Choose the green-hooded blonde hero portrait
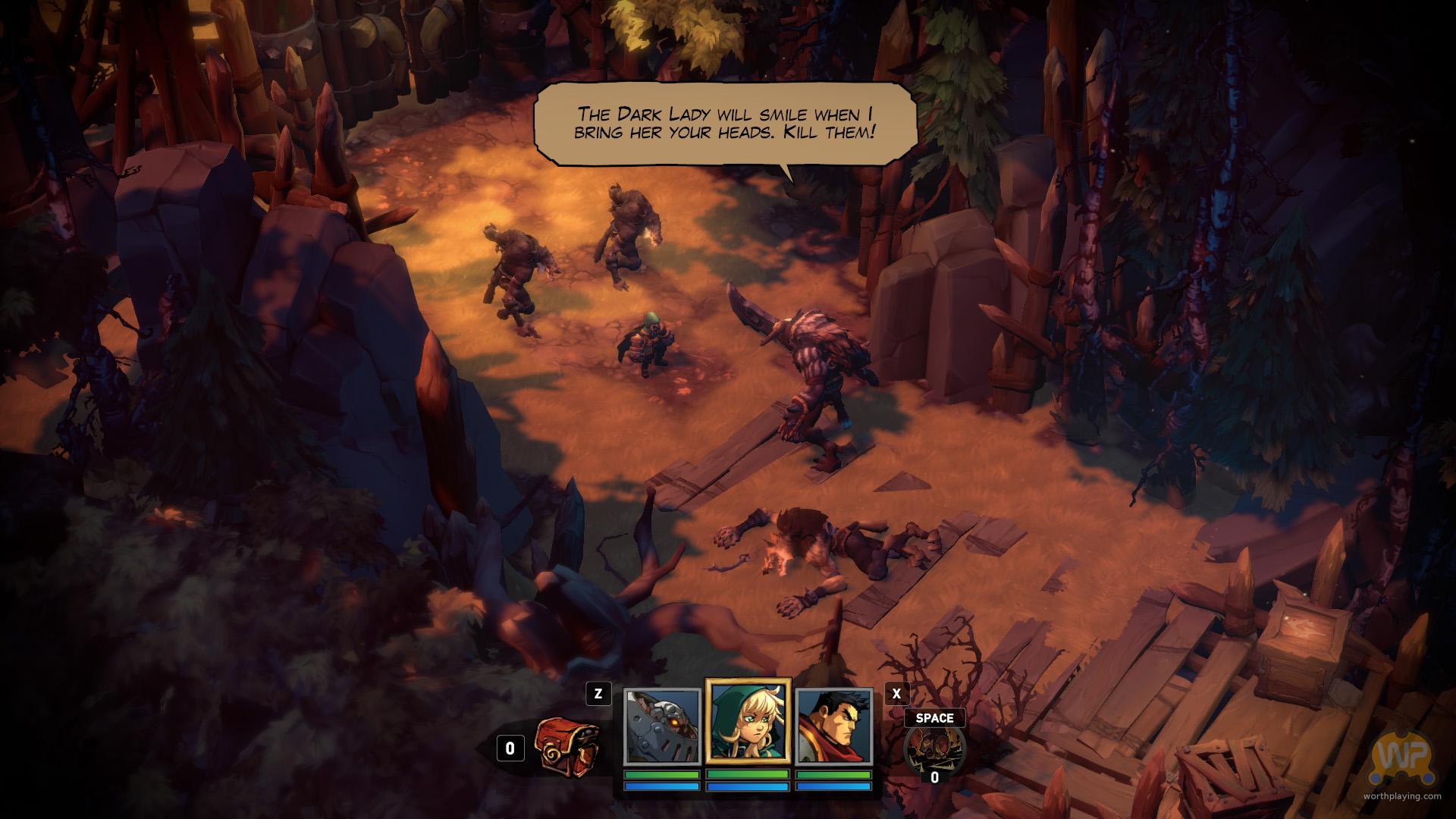The width and height of the screenshot is (1456, 819). point(748,721)
